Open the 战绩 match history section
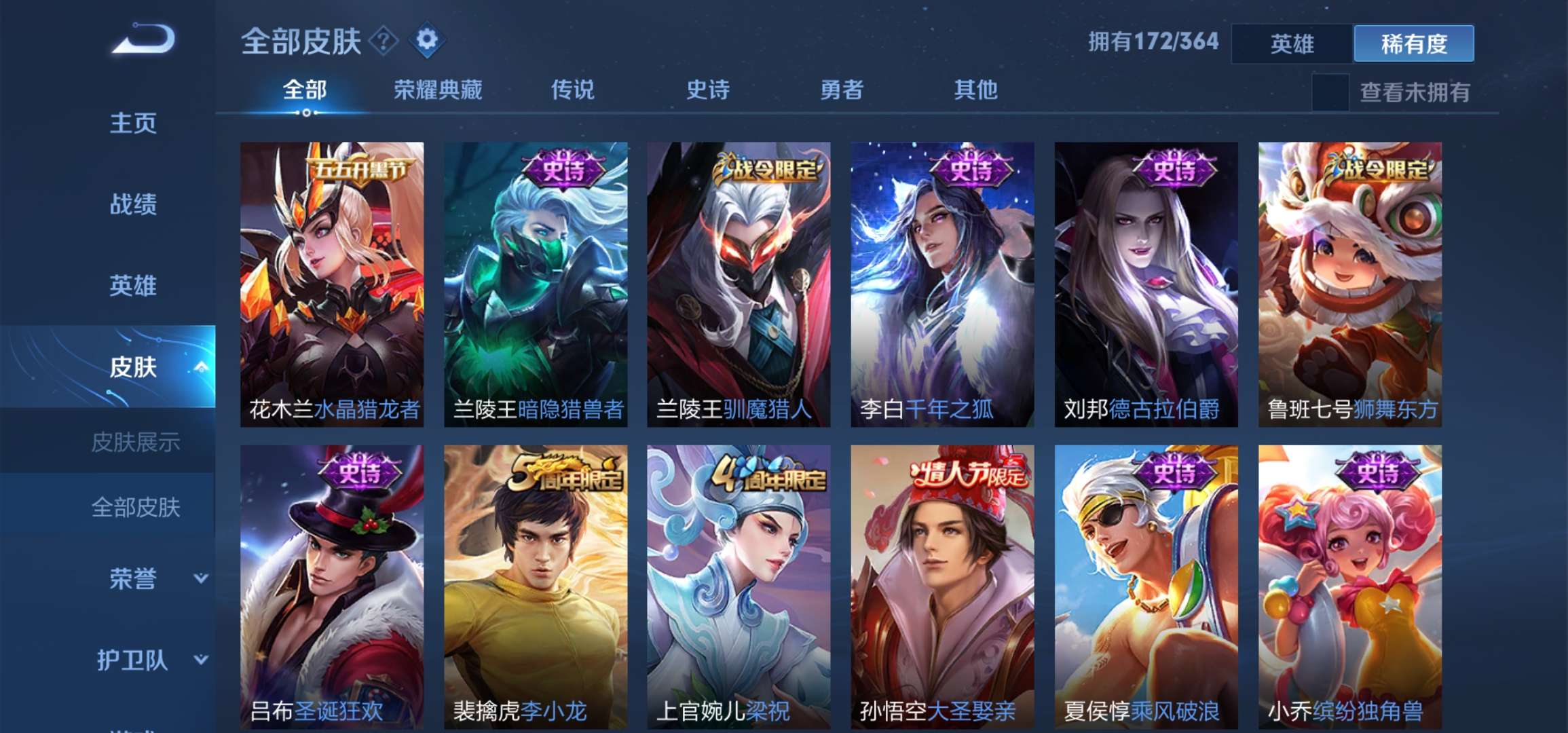Image resolution: width=1568 pixels, height=733 pixels. tap(133, 205)
